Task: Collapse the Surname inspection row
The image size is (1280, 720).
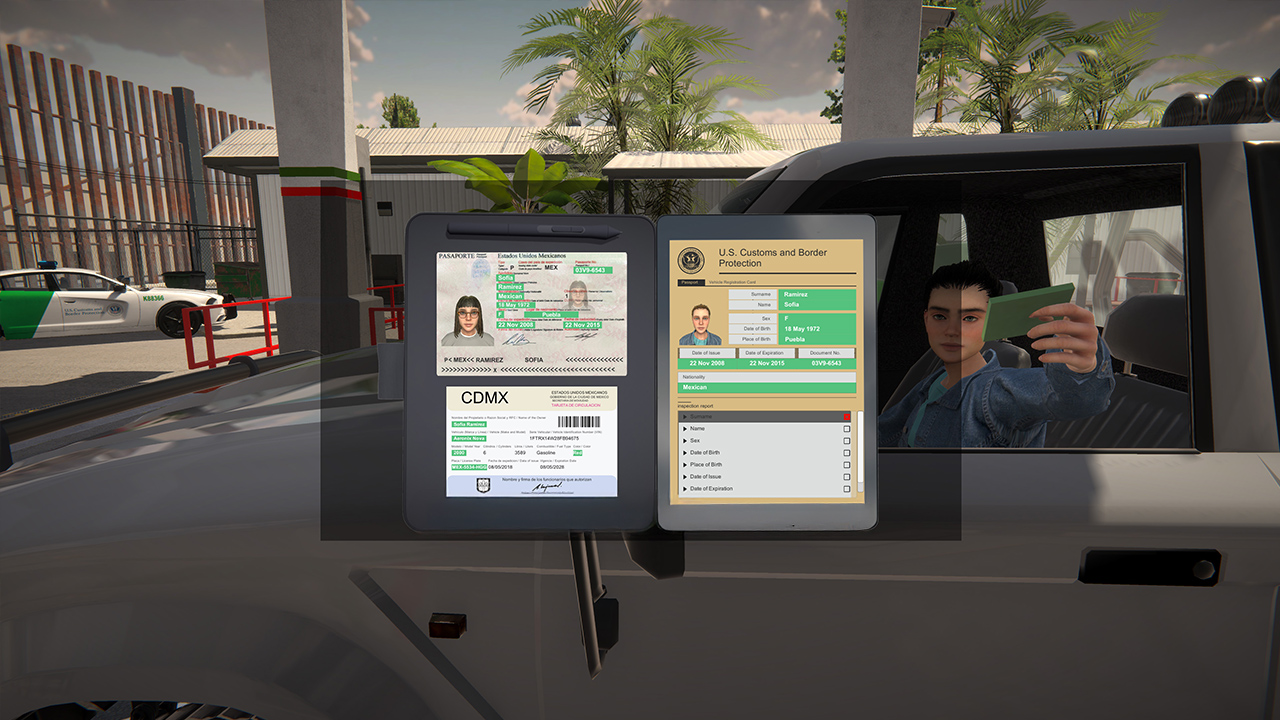Action: pyautogui.click(x=683, y=416)
